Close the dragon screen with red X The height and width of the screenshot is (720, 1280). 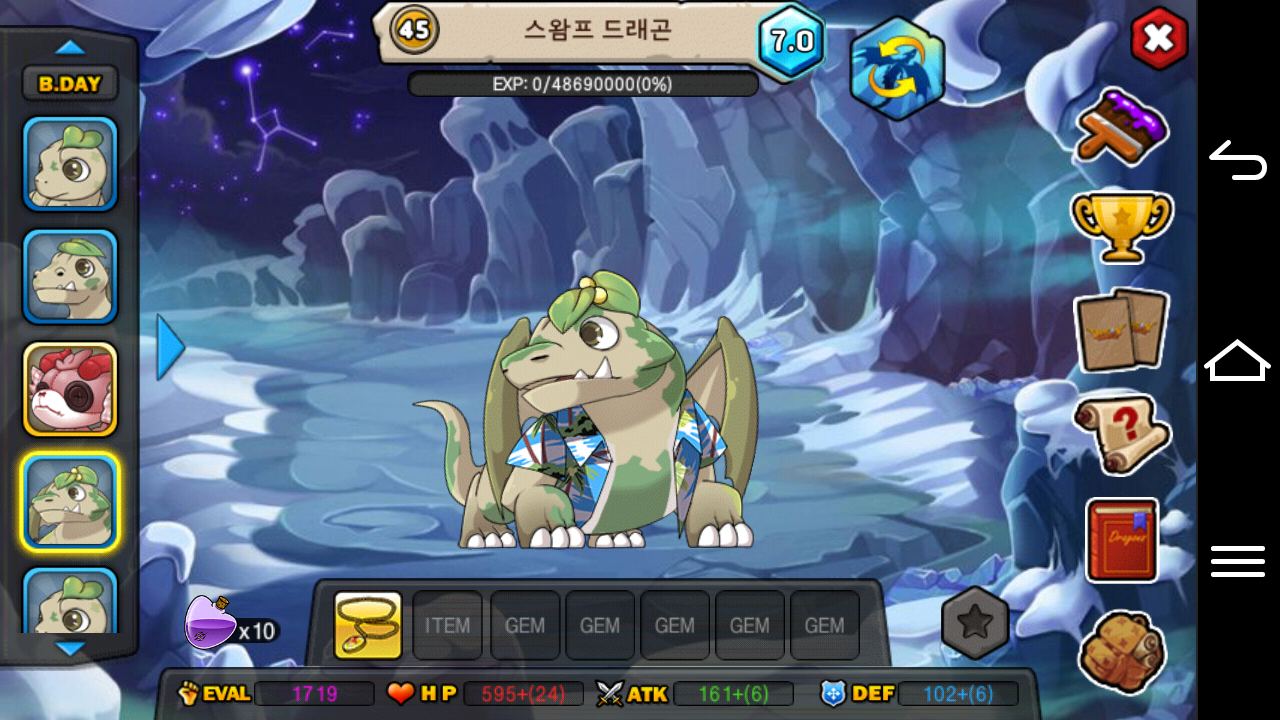(x=1159, y=39)
